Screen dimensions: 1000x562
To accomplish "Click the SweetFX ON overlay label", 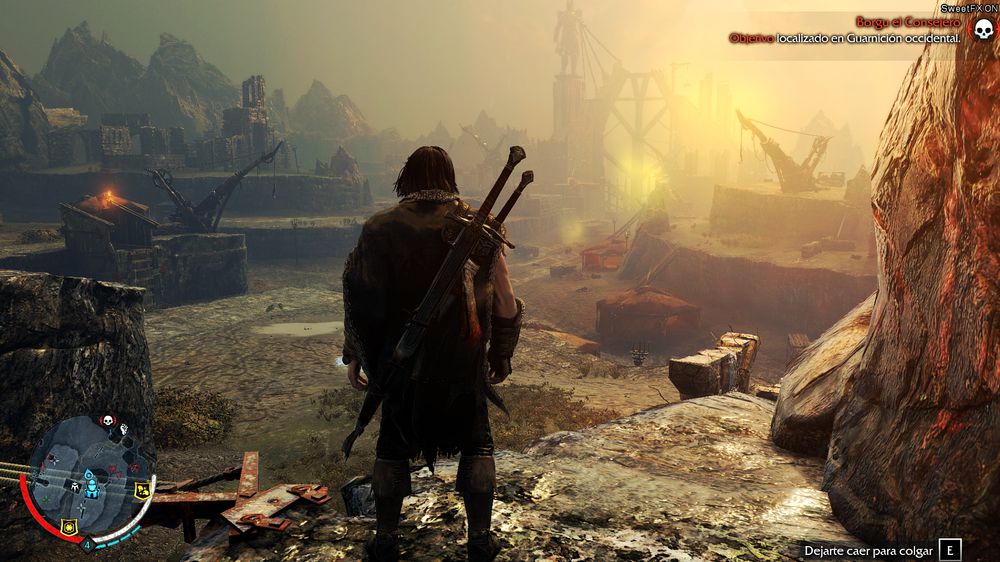I will tap(967, 7).
